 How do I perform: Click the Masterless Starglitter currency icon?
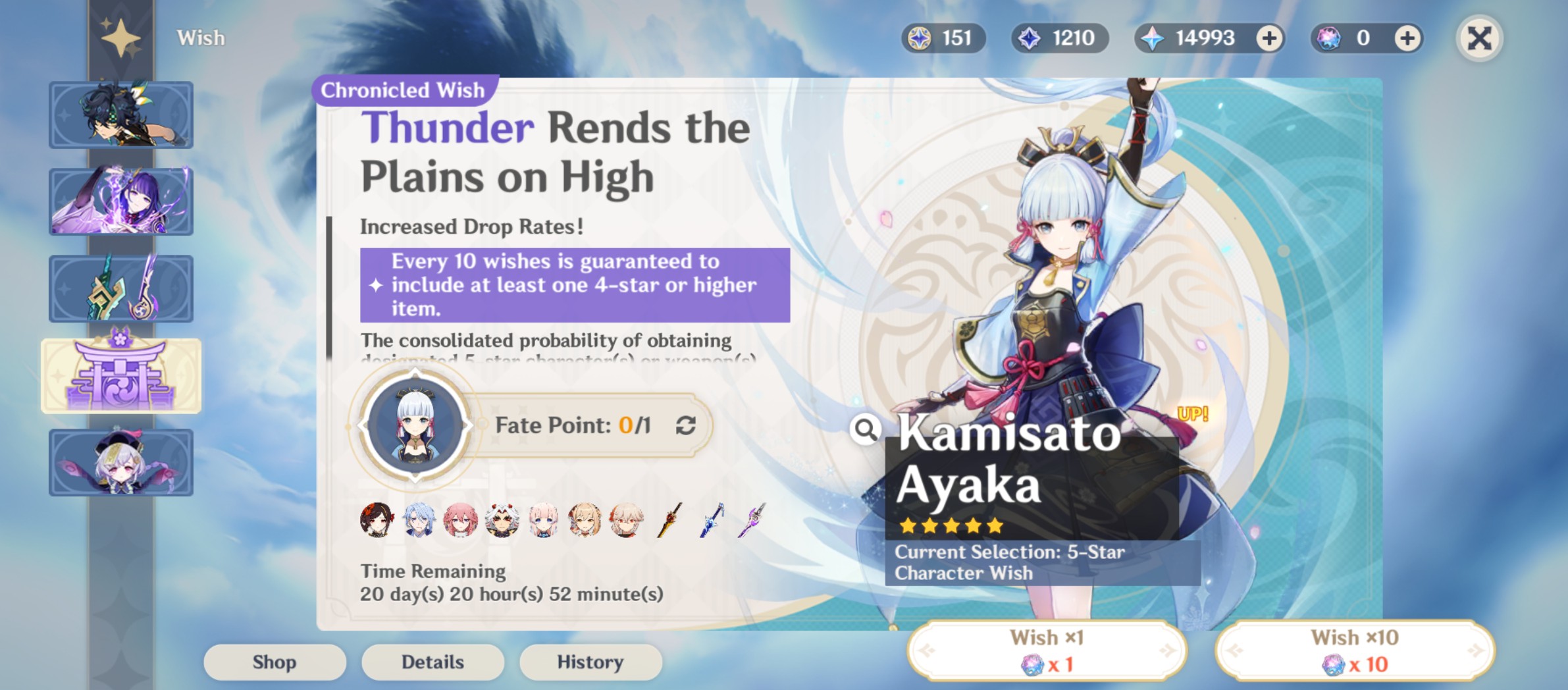click(920, 38)
